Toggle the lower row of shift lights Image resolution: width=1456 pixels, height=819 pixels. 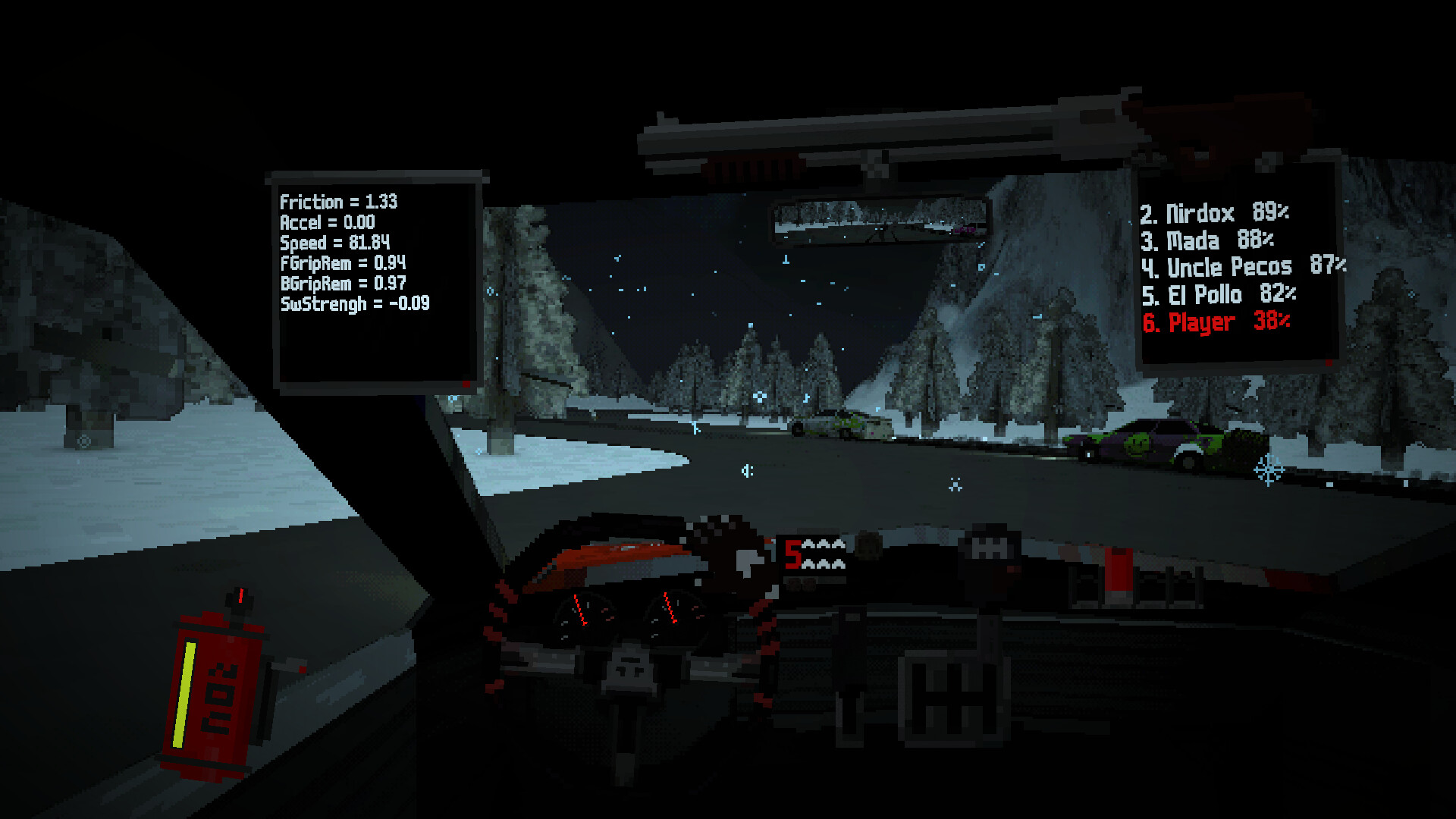click(x=824, y=563)
